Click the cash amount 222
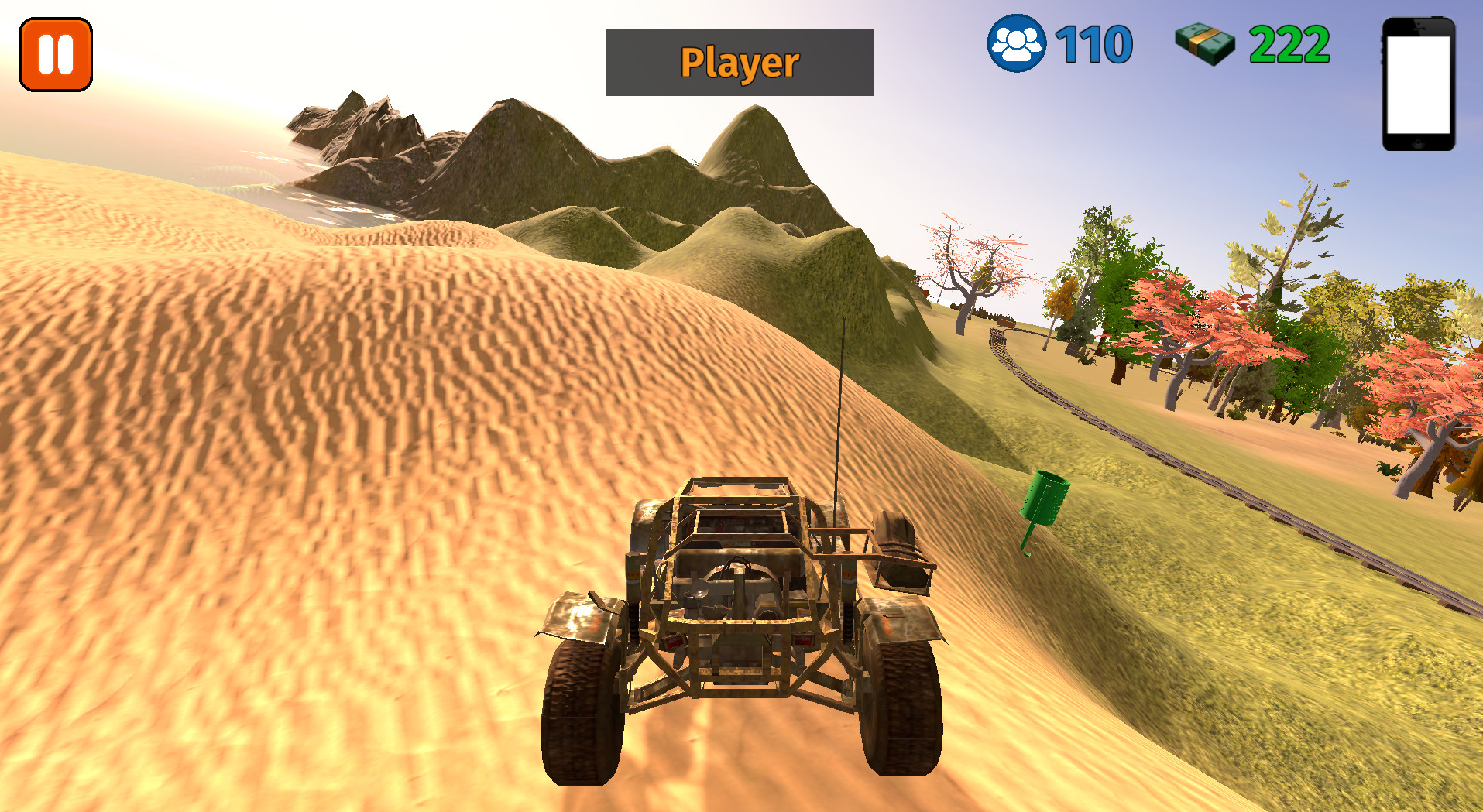 1289,43
